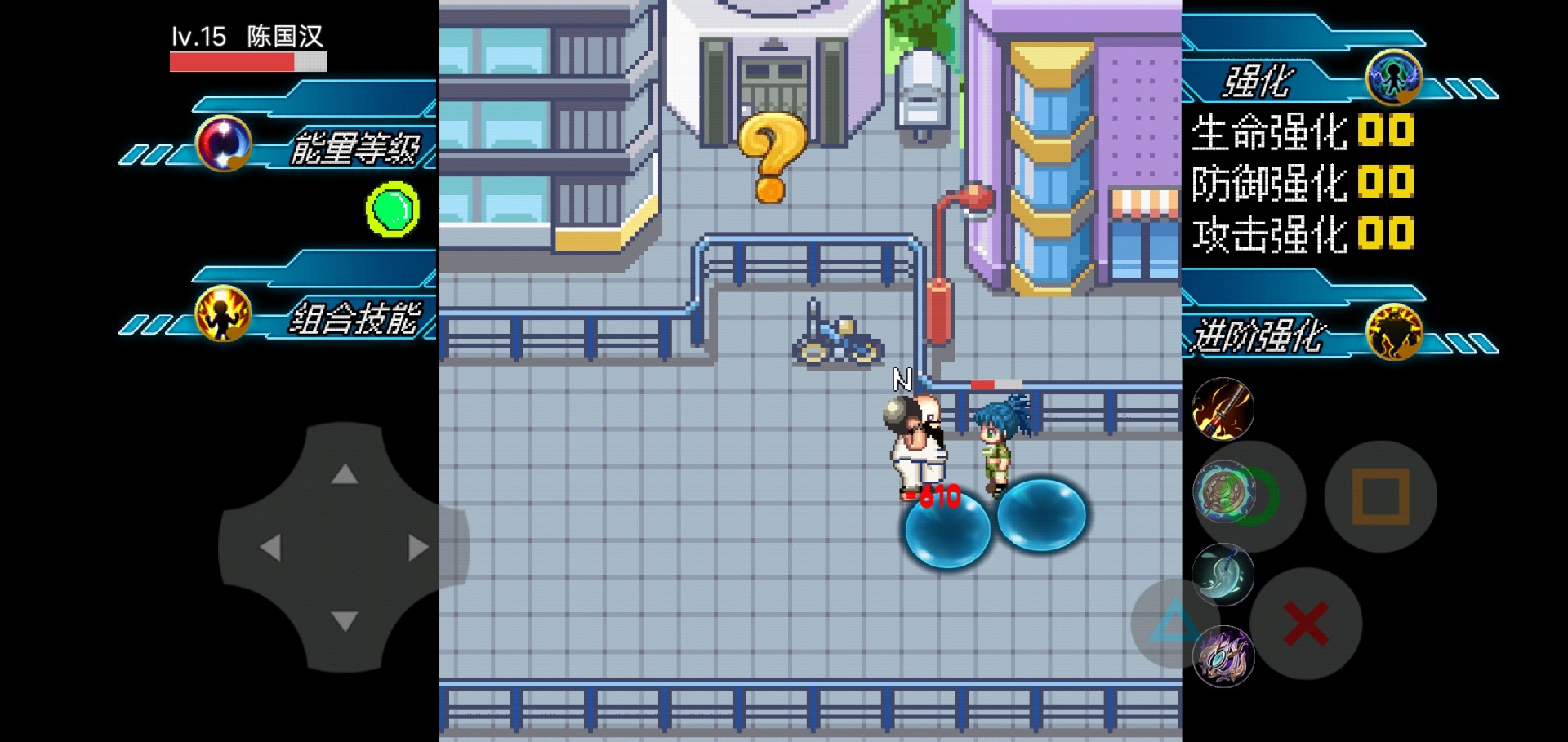Open the 进阶强化 advanced enhancement menu

(1258, 335)
